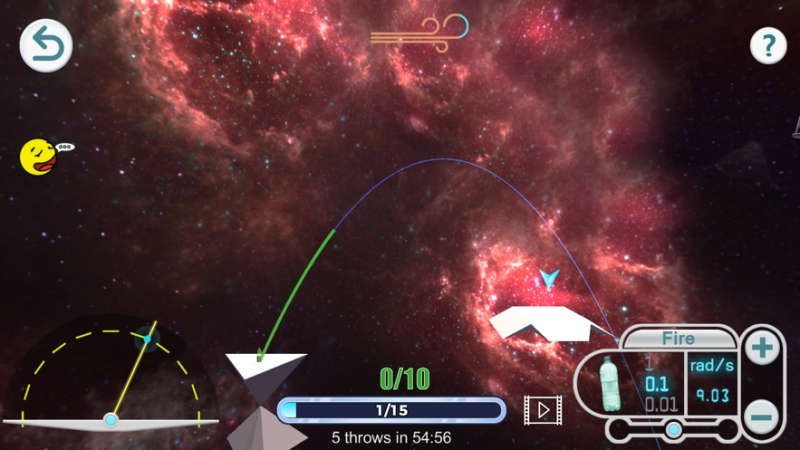Image resolution: width=800 pixels, height=450 pixels.
Task: Click the cyan knob below the bottle panel
Action: pos(674,430)
